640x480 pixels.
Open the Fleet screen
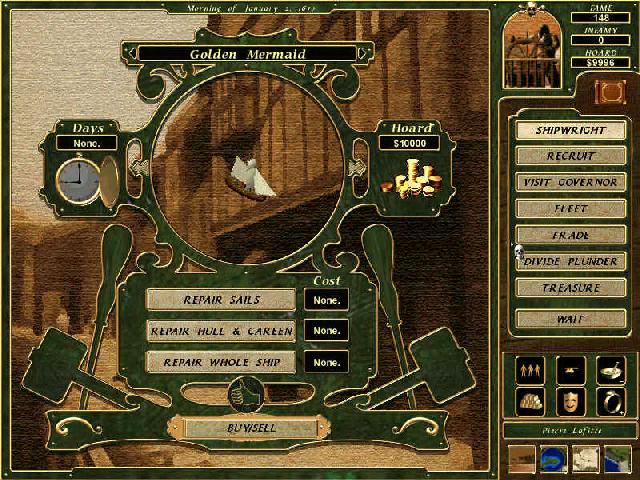(571, 209)
